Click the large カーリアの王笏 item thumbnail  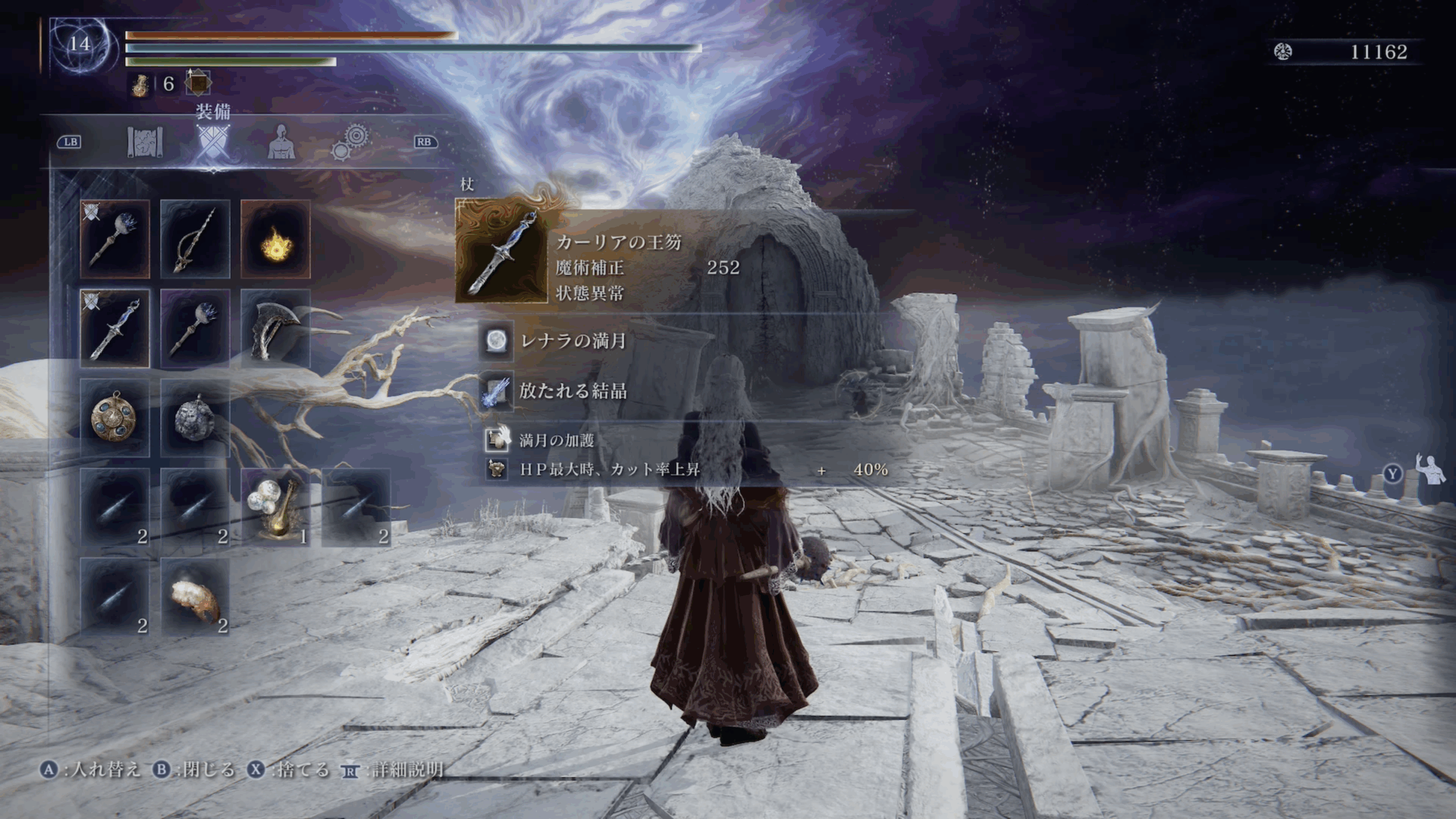point(502,251)
